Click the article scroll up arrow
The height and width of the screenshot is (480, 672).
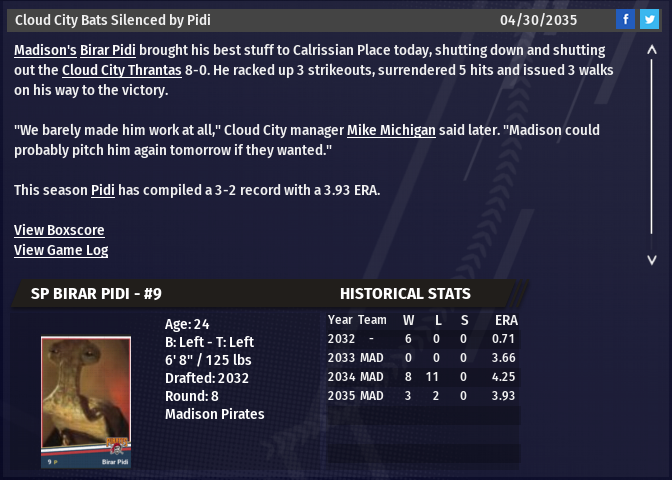652,49
